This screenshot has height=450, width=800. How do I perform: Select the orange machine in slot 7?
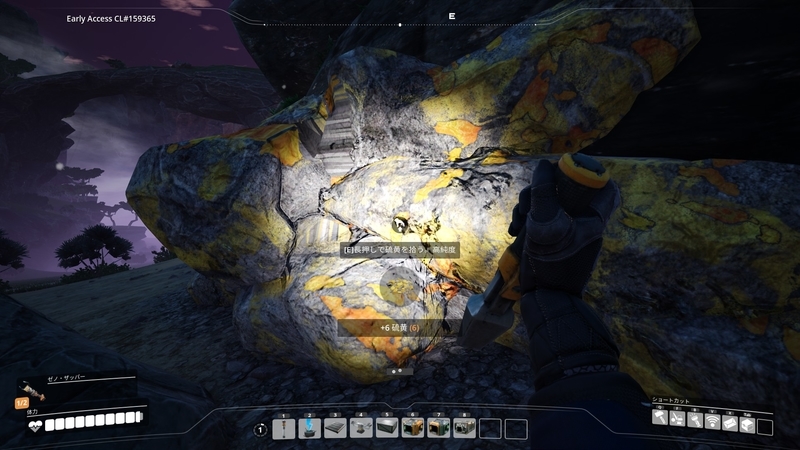pos(438,429)
